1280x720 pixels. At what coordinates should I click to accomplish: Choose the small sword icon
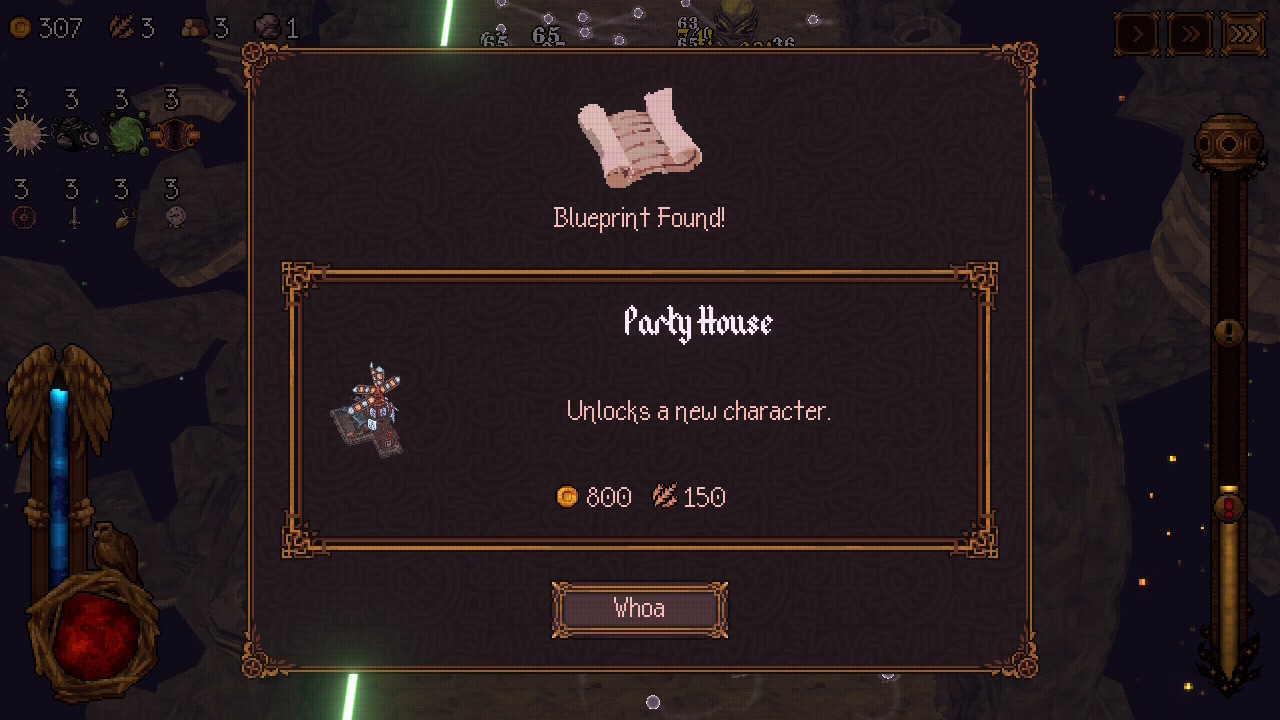[x=73, y=216]
